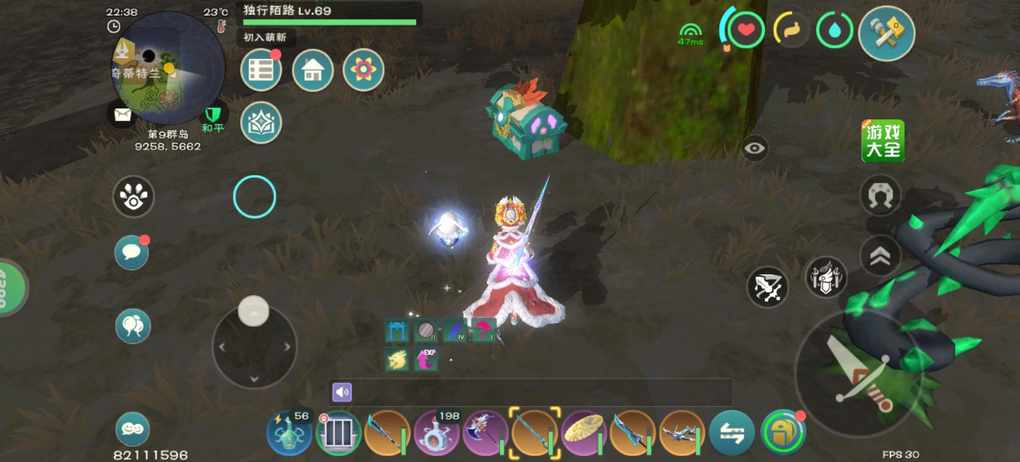Viewport: 1020px width, 462px height.
Task: Select the golden leaf shield slot
Action: point(585,432)
